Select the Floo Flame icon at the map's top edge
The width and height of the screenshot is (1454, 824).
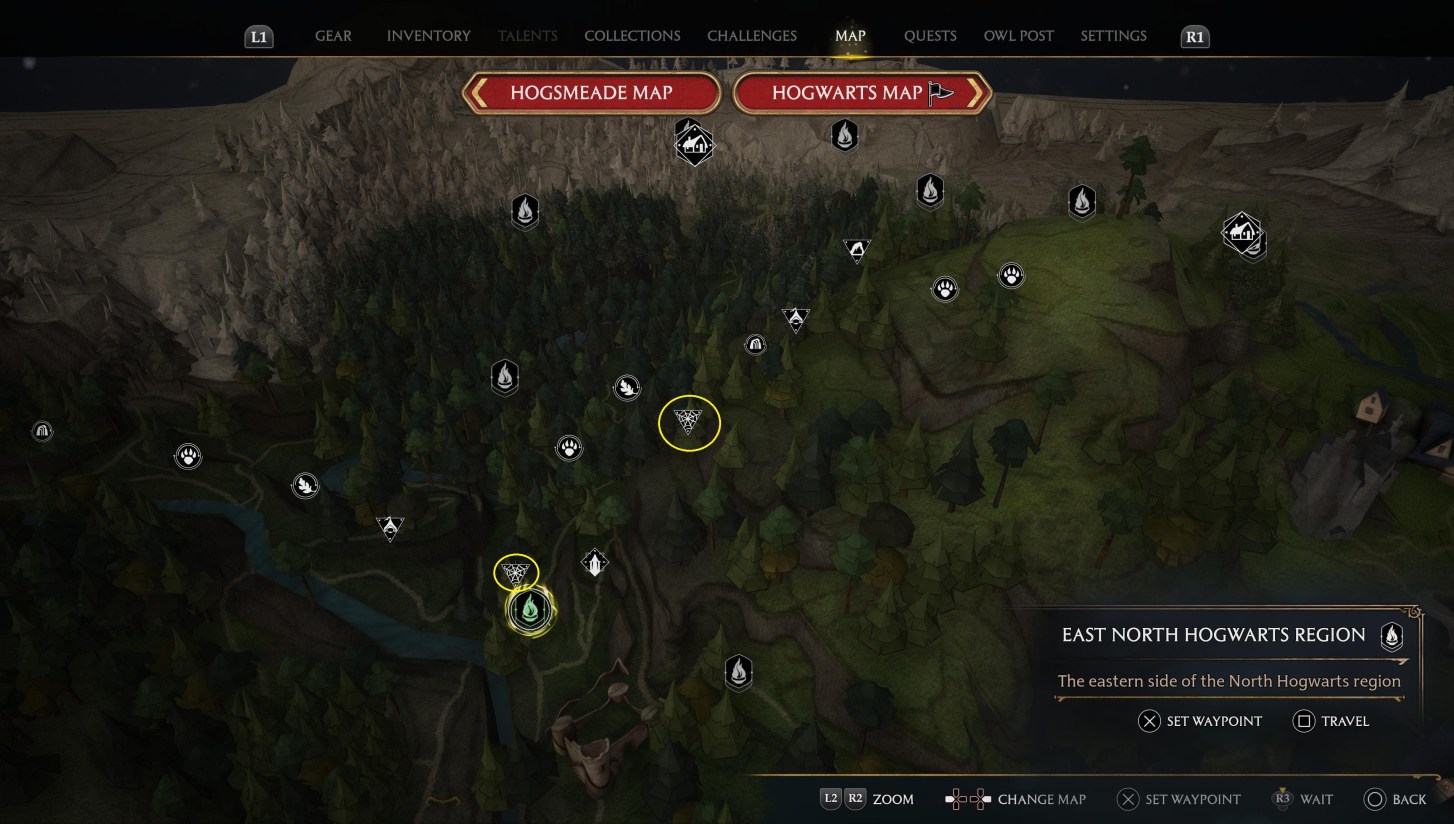tap(844, 134)
